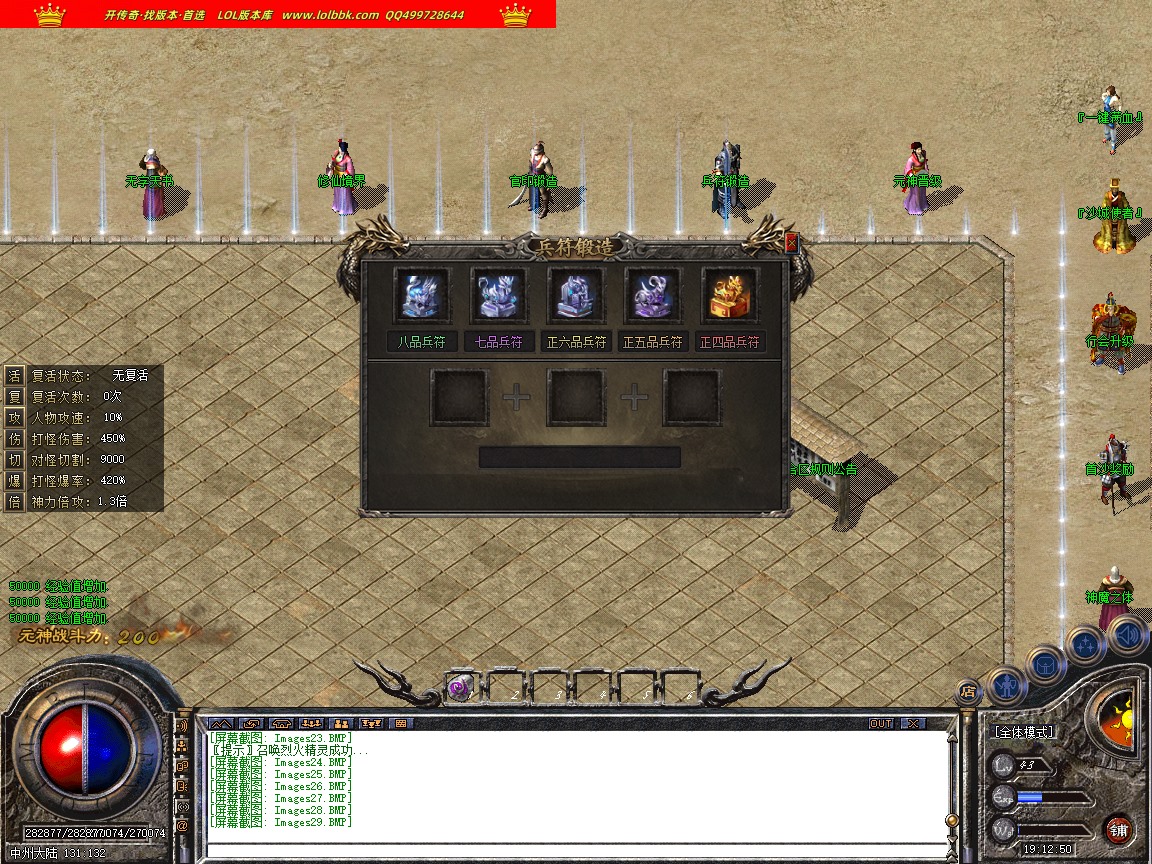Viewport: 1152px width, 864px height.
Task: Click the golden 正四品 talisman icon
Action: click(730, 296)
